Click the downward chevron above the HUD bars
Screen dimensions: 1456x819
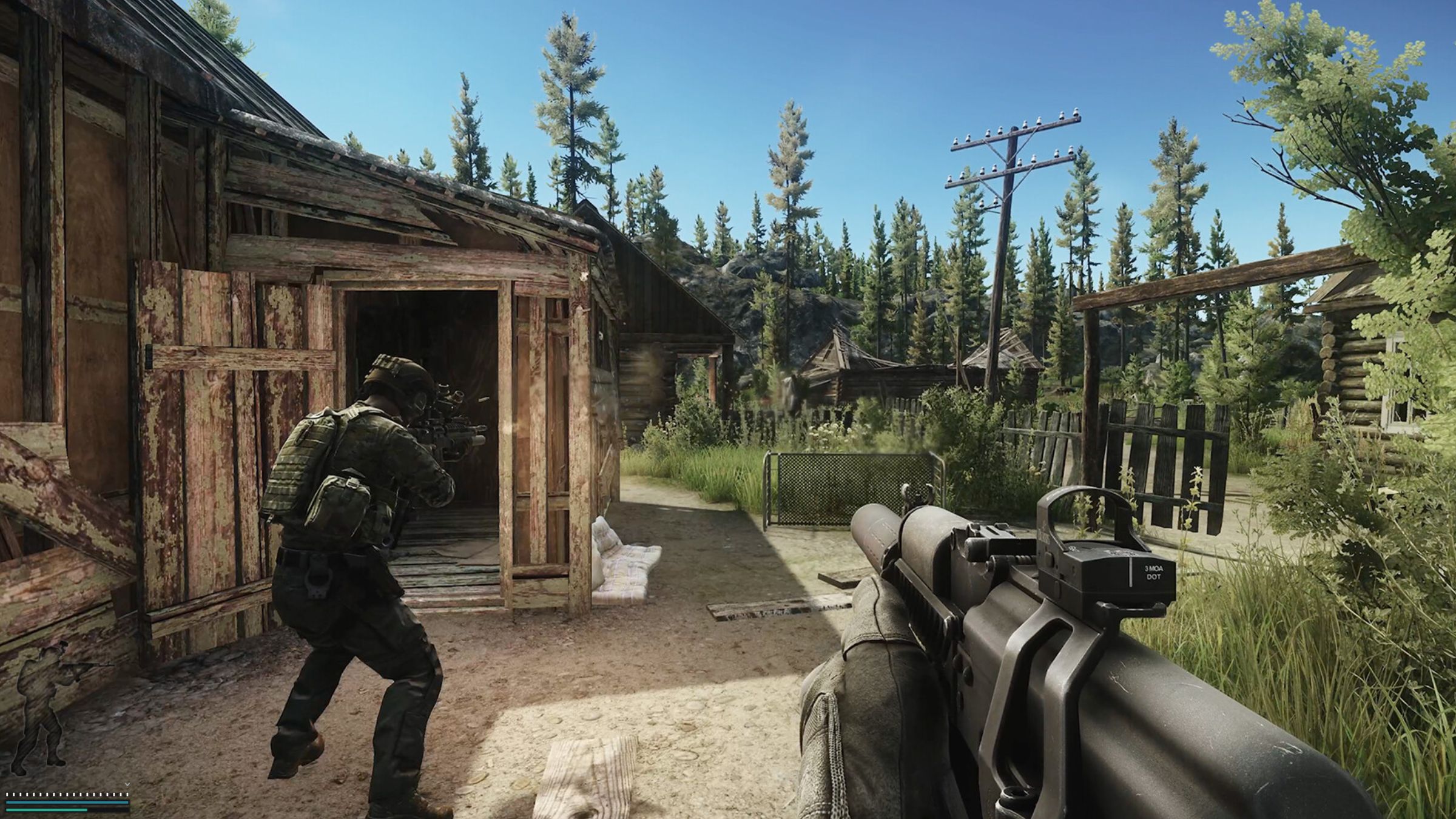127,783
